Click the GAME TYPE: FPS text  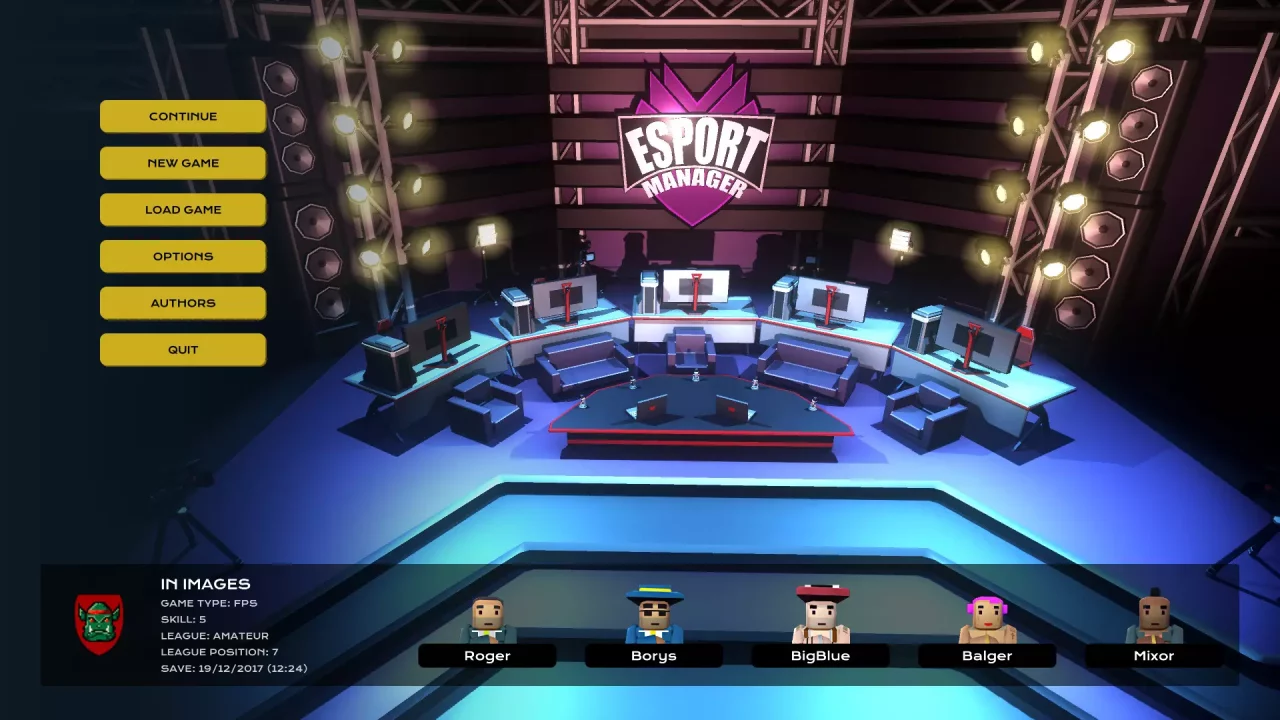pyautogui.click(x=210, y=602)
